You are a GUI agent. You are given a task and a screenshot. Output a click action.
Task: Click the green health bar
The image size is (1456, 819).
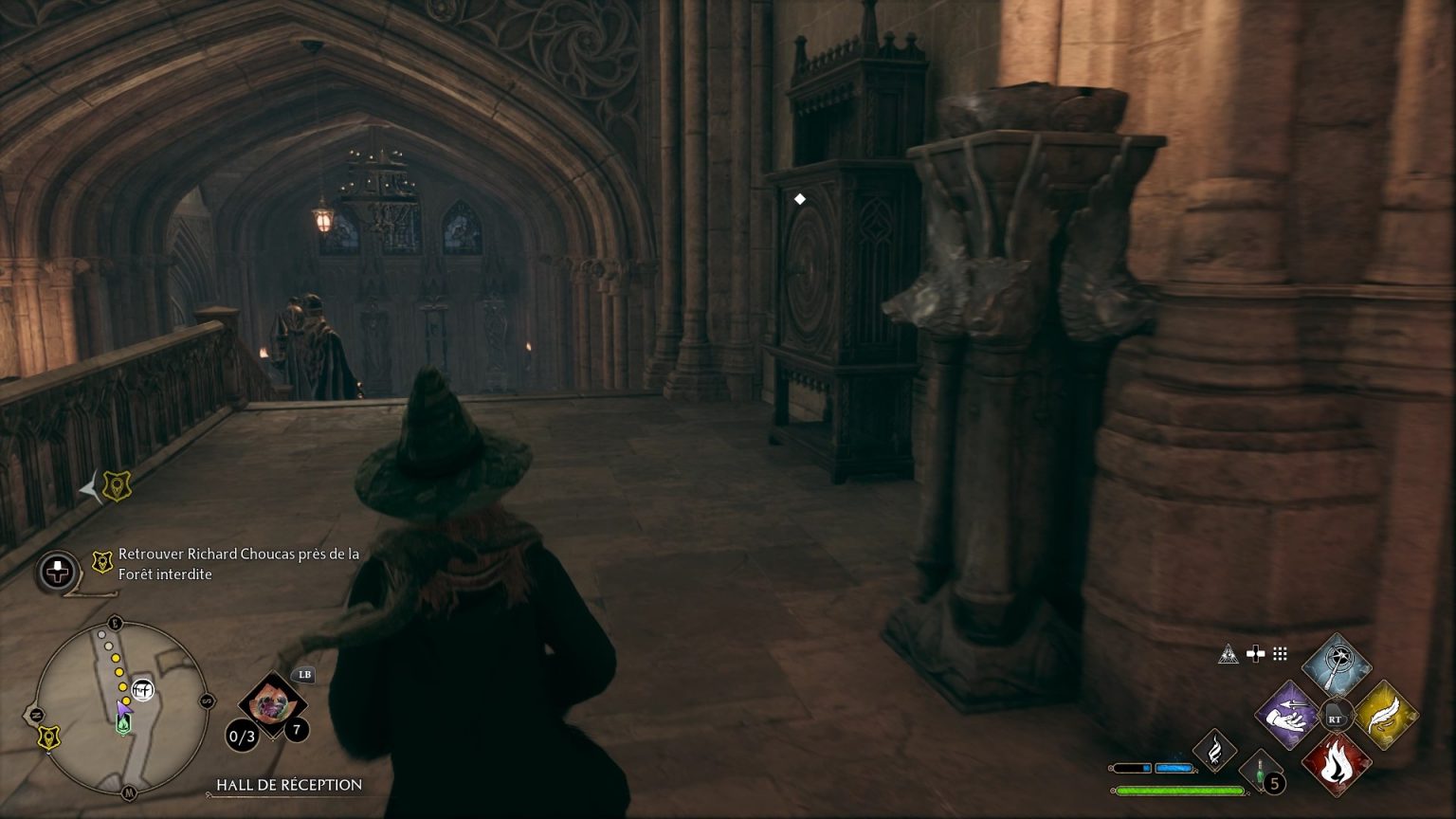click(x=1178, y=790)
